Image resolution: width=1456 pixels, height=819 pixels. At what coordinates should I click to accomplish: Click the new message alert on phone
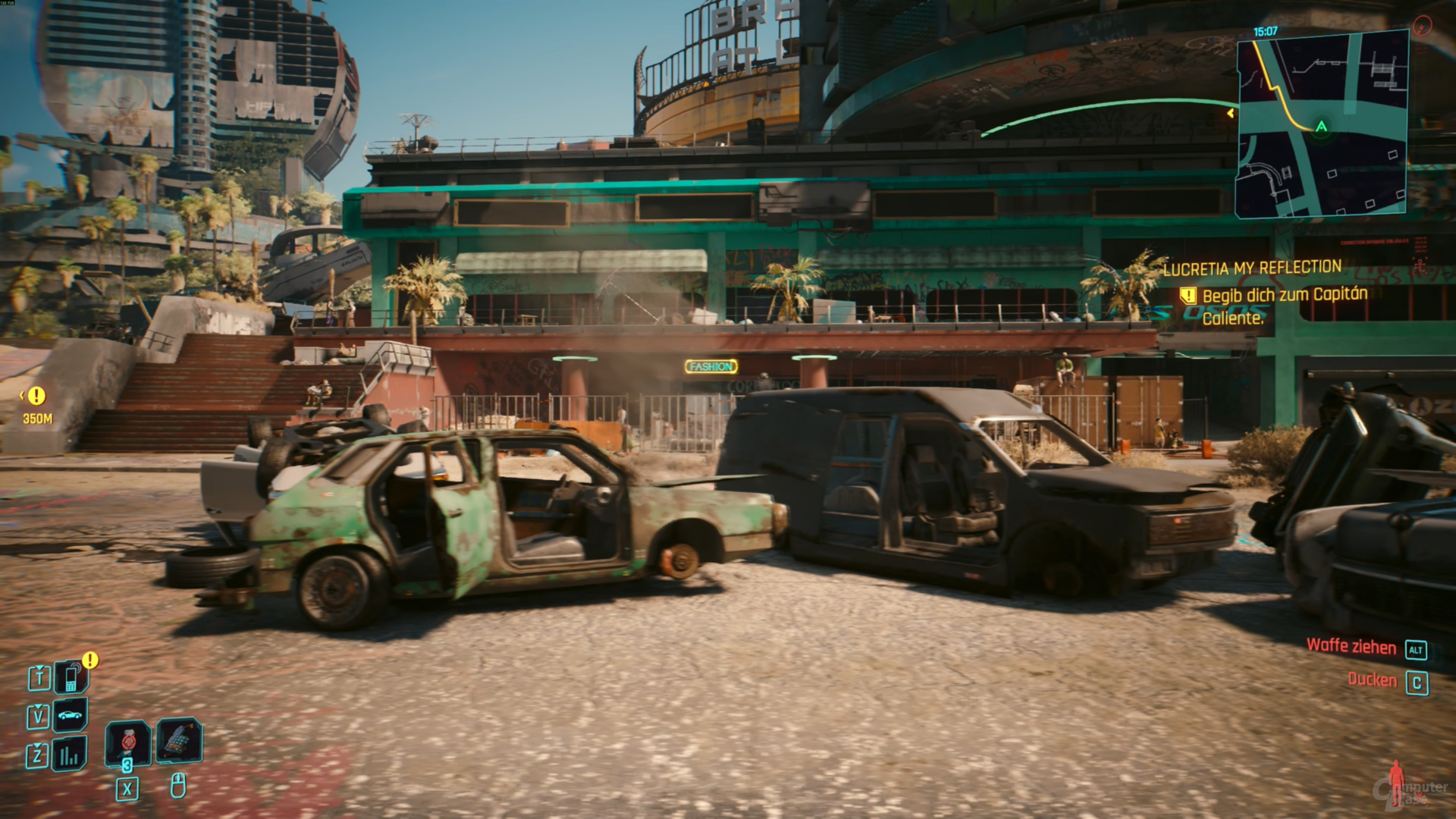(90, 660)
